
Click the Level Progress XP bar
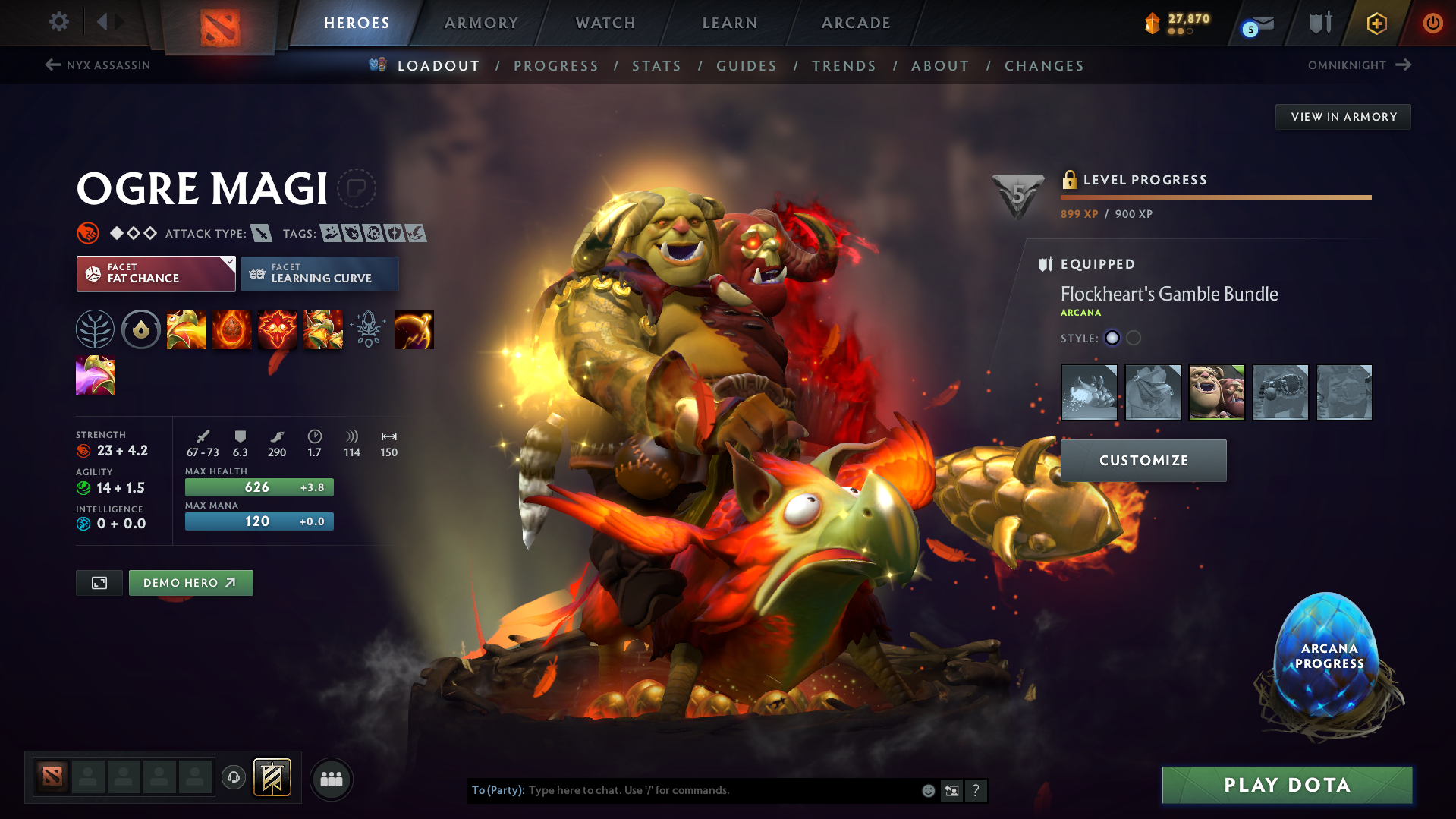click(x=1215, y=197)
